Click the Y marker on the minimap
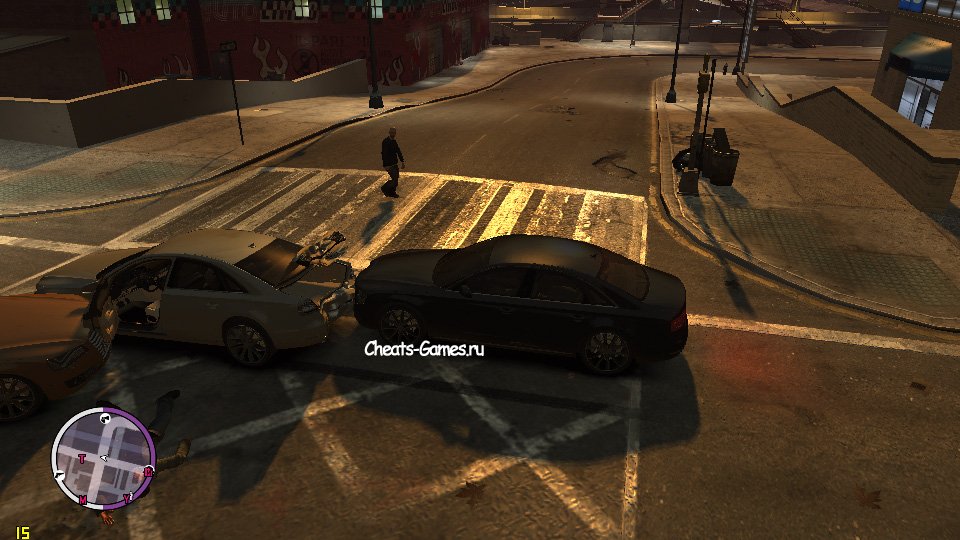 click(127, 497)
